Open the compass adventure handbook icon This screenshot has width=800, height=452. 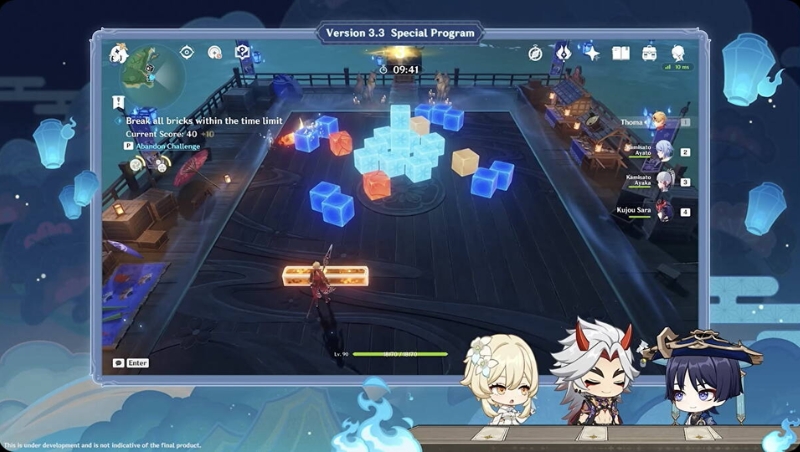click(537, 53)
